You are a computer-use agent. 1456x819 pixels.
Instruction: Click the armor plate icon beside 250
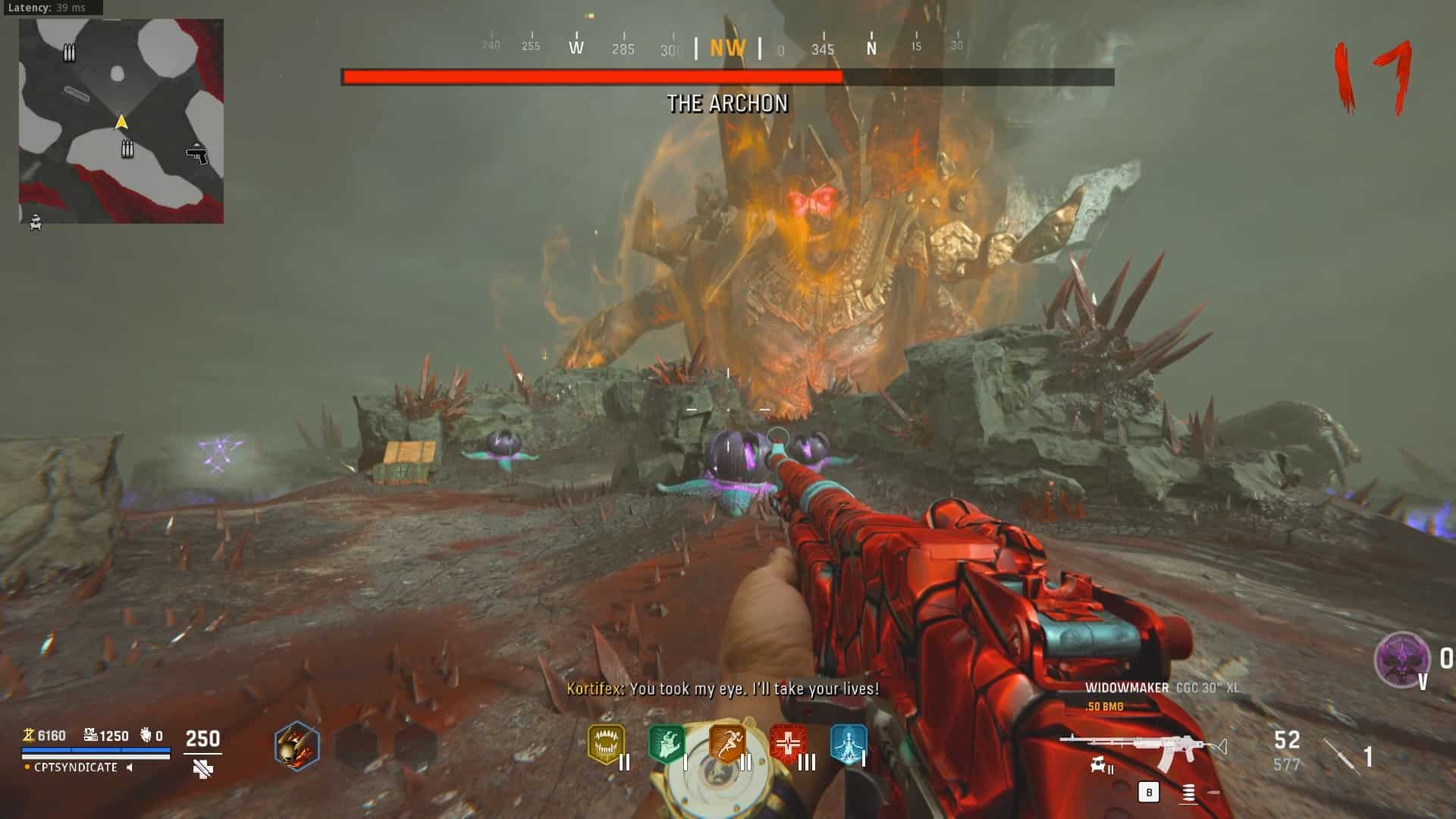202,769
